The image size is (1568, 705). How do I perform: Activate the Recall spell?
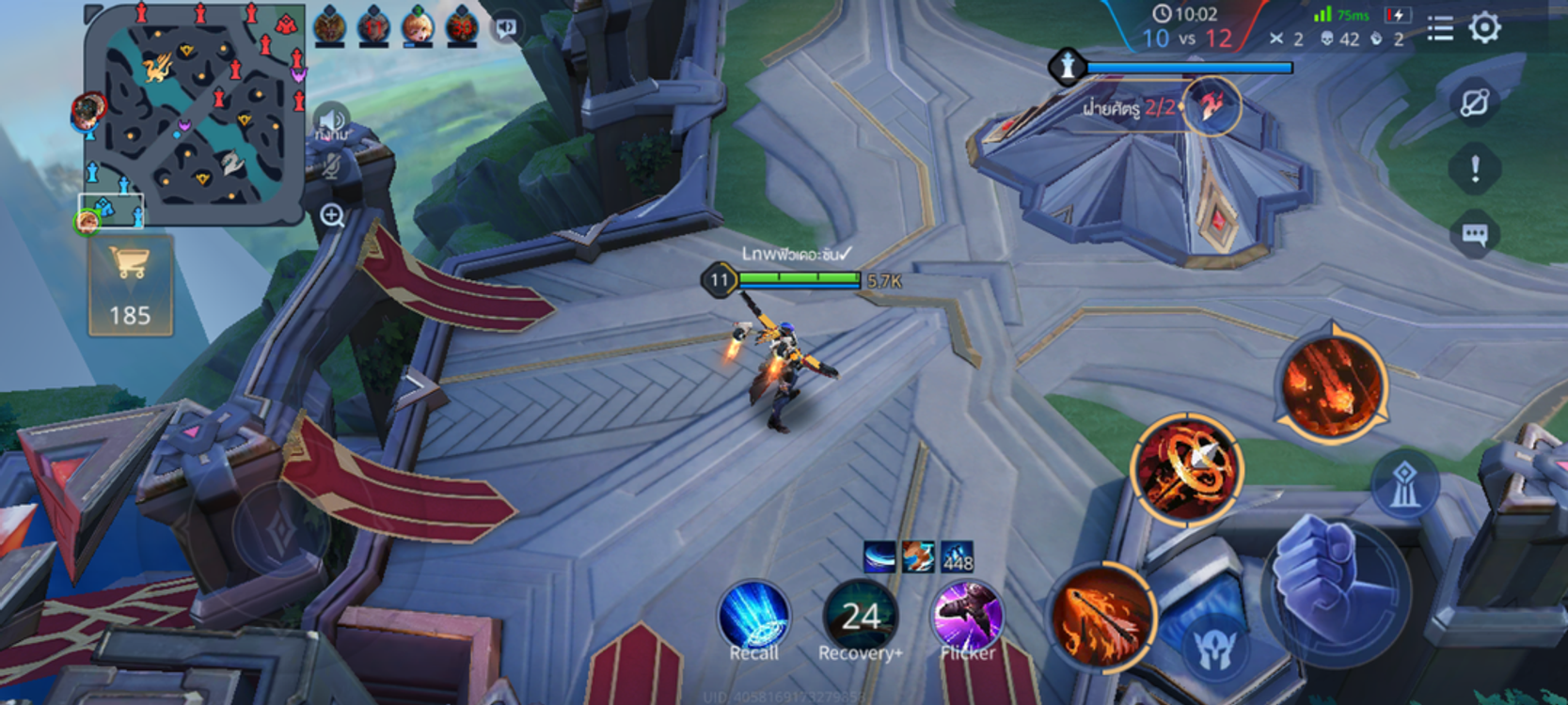pos(753,618)
